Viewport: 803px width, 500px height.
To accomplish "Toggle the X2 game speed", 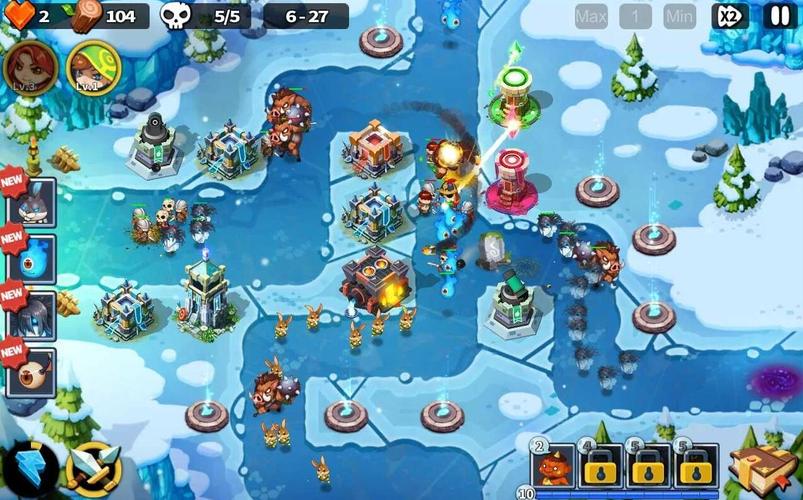I will (x=730, y=16).
